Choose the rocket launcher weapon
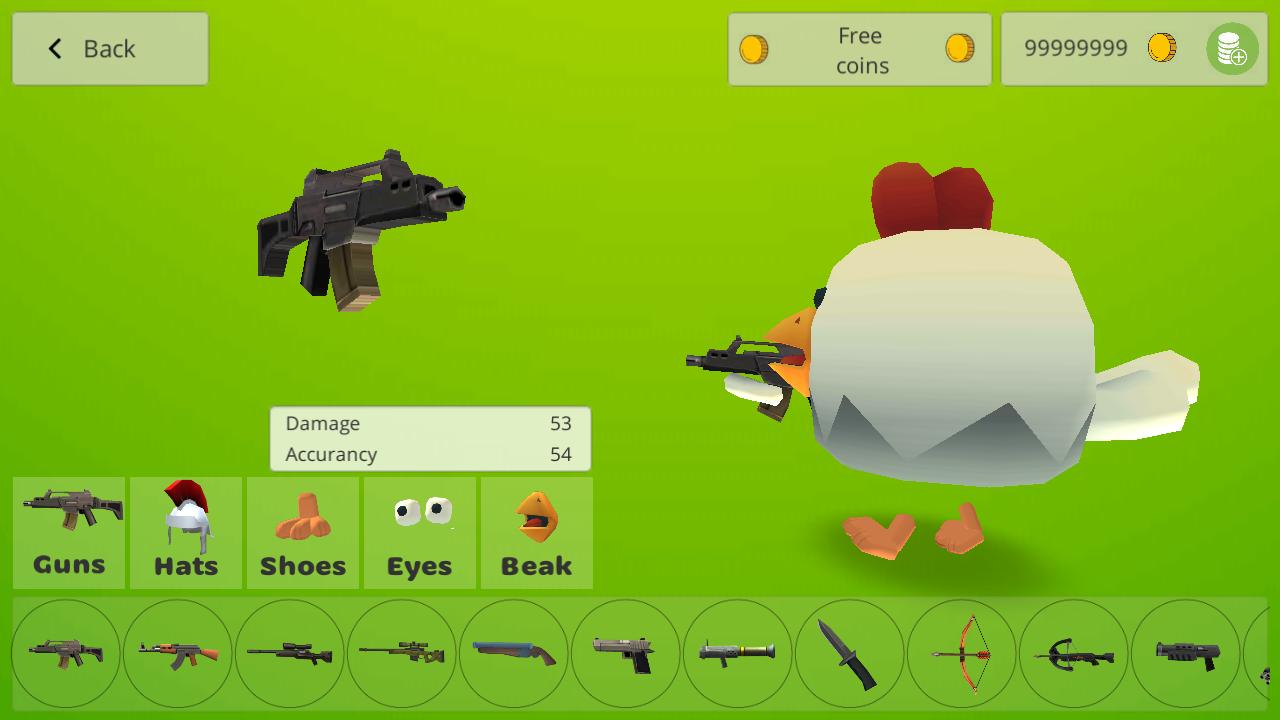The height and width of the screenshot is (720, 1280). (x=737, y=653)
